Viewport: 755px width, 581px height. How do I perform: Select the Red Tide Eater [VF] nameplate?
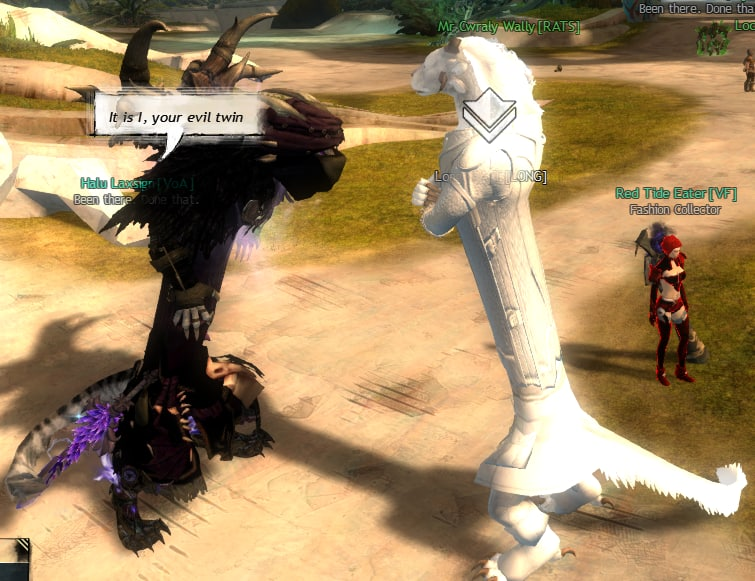pyautogui.click(x=675, y=194)
